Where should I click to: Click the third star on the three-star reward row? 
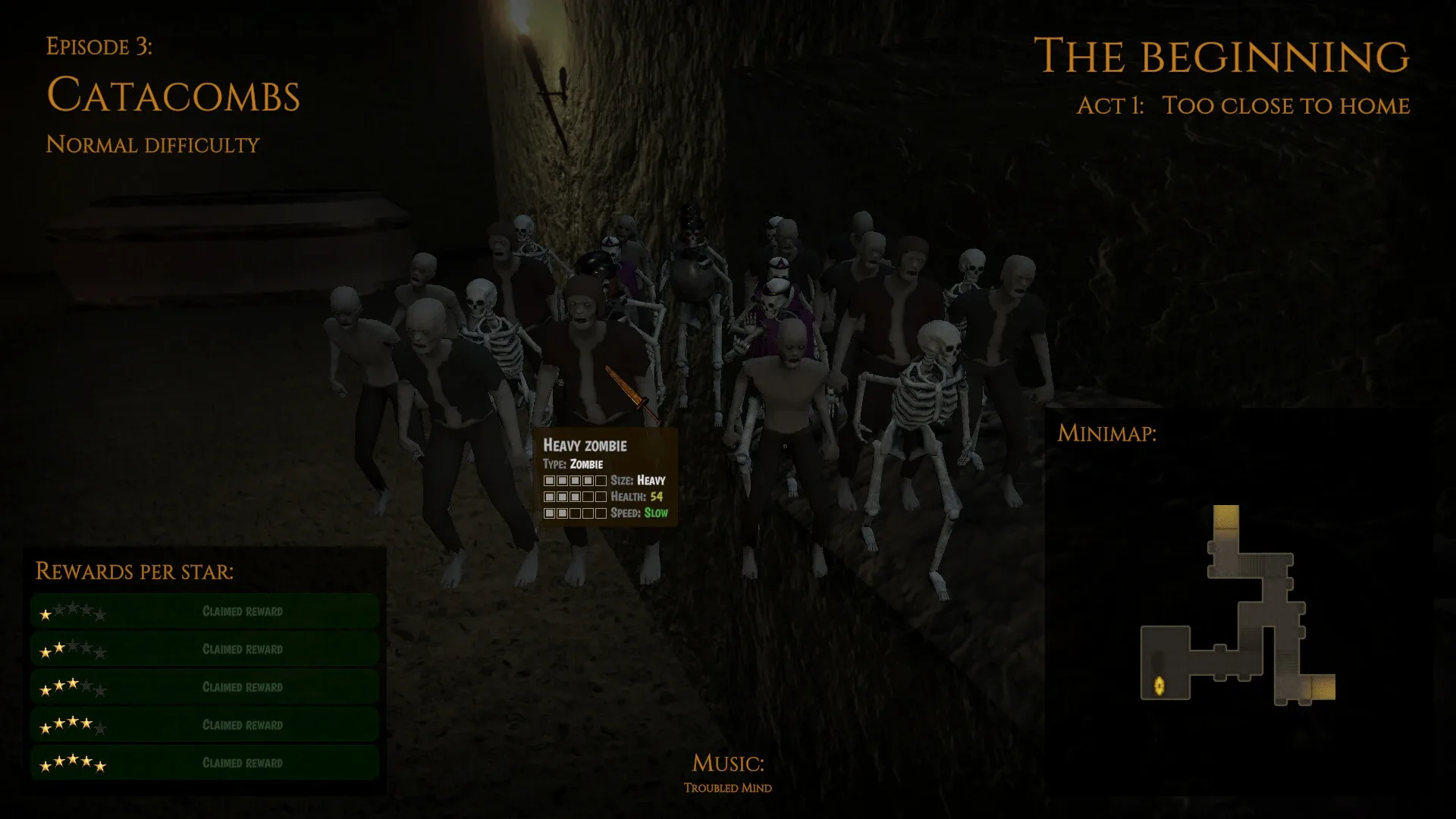[73, 685]
